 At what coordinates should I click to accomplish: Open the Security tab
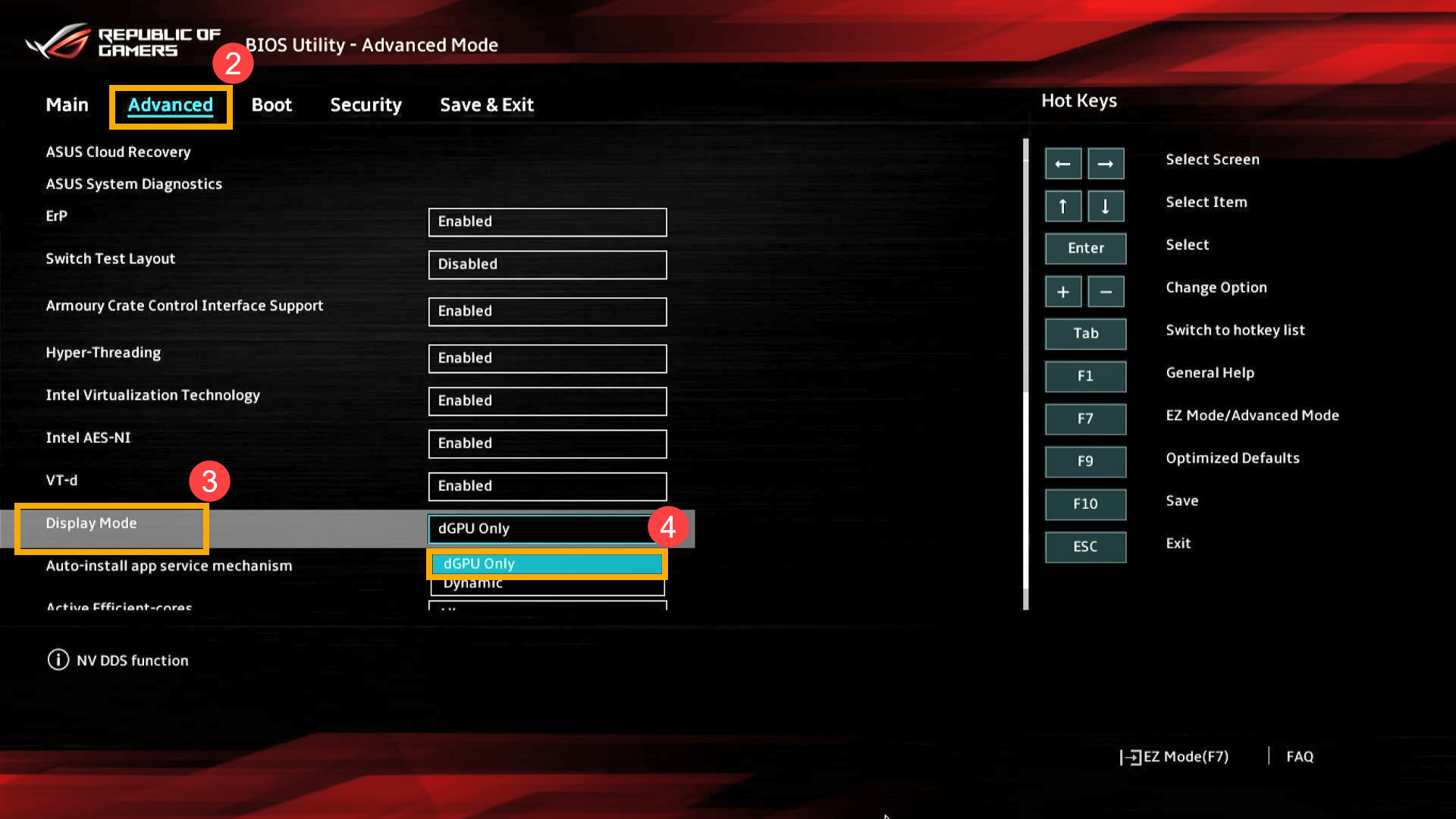coord(366,105)
